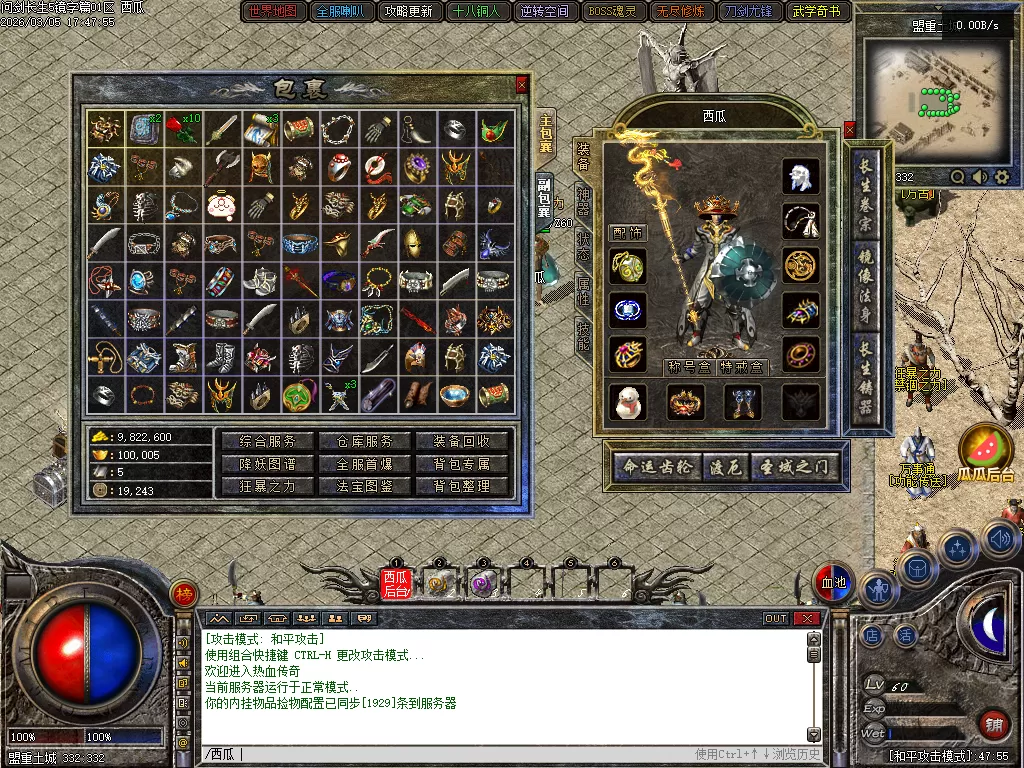Image resolution: width=1024 pixels, height=768 pixels.
Task: Open the 称号盒 title box
Action: click(687, 367)
